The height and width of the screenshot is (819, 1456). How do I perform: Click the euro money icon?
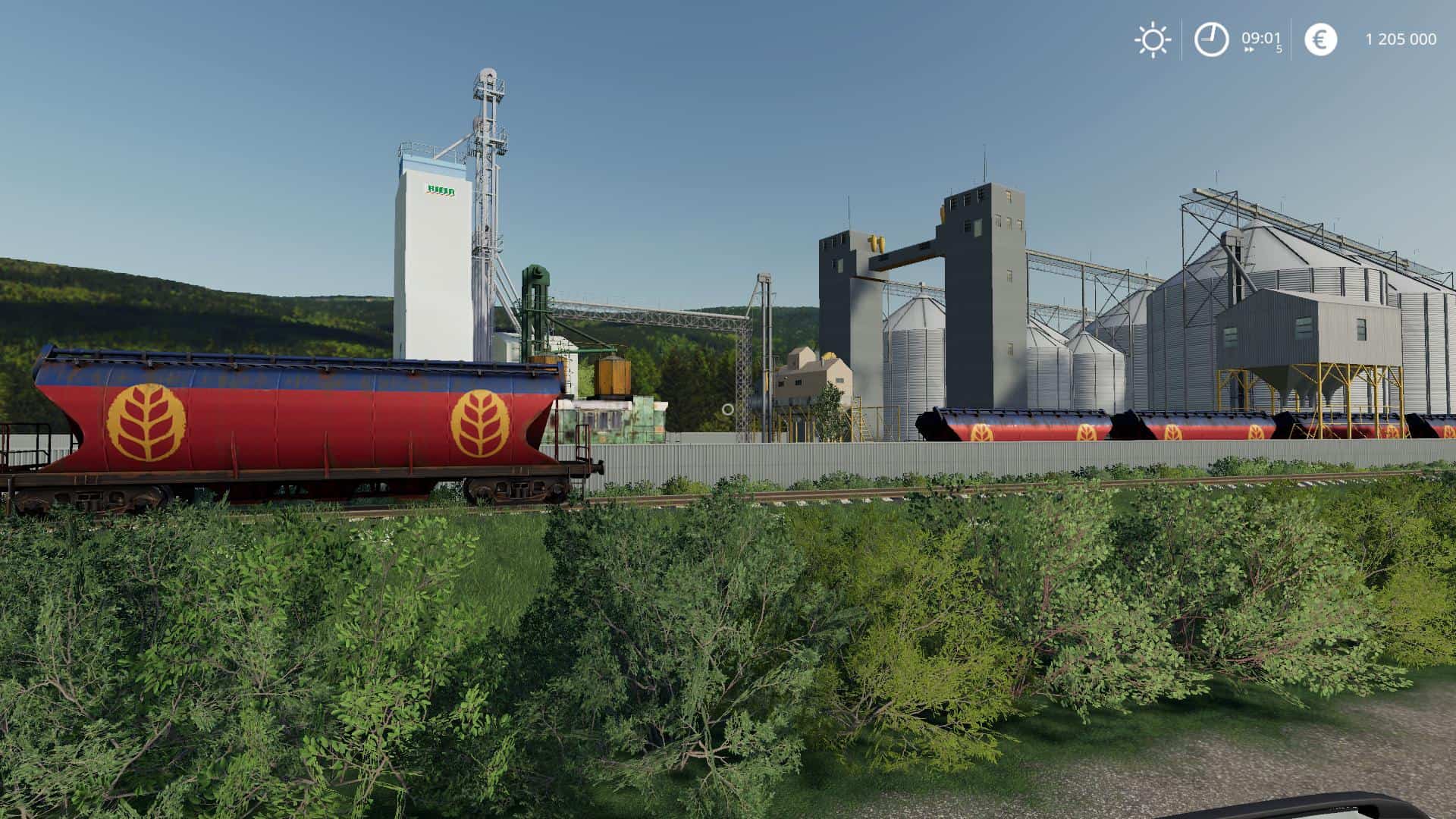(1320, 39)
